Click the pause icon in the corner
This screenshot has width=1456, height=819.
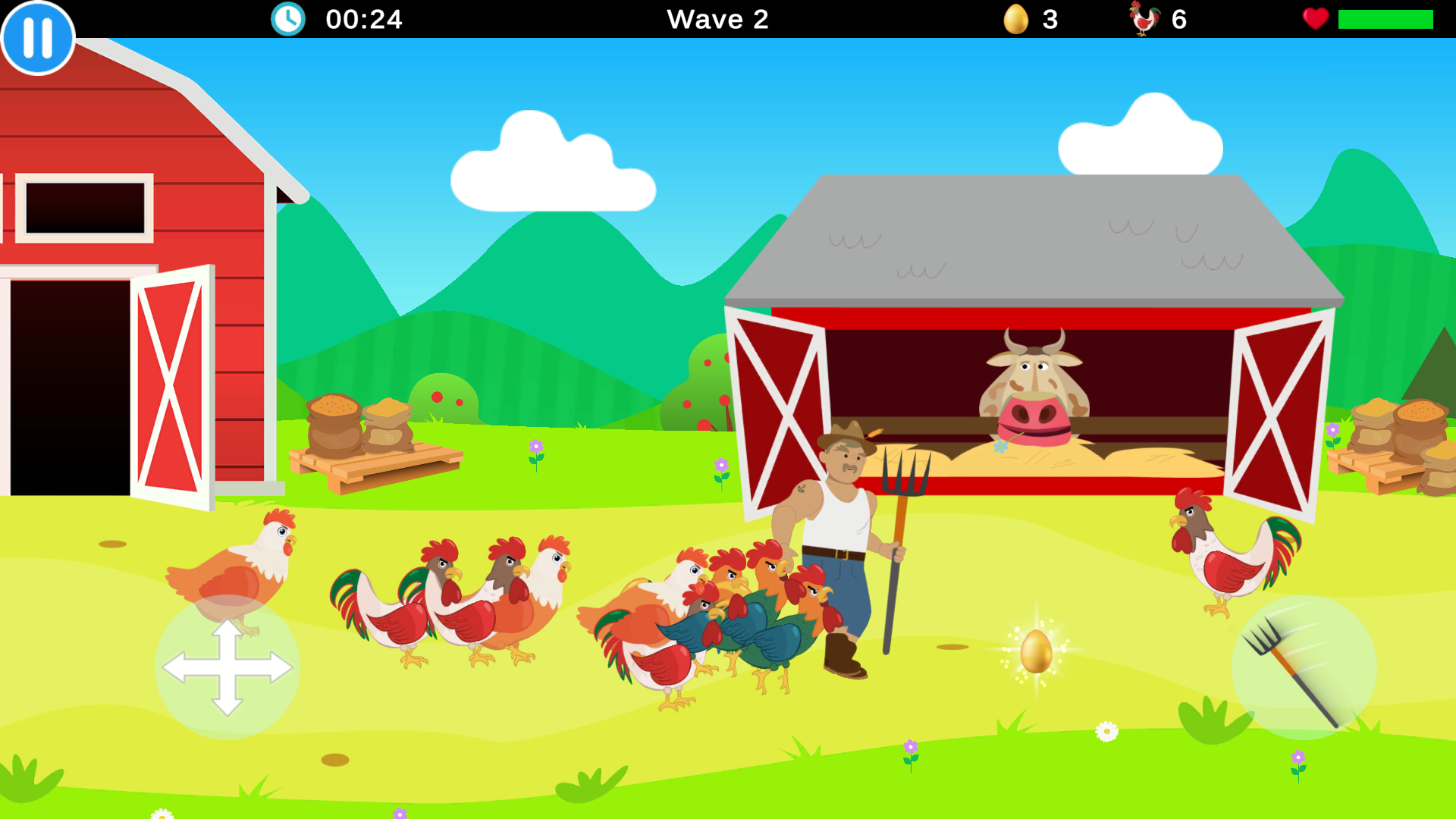point(36,36)
